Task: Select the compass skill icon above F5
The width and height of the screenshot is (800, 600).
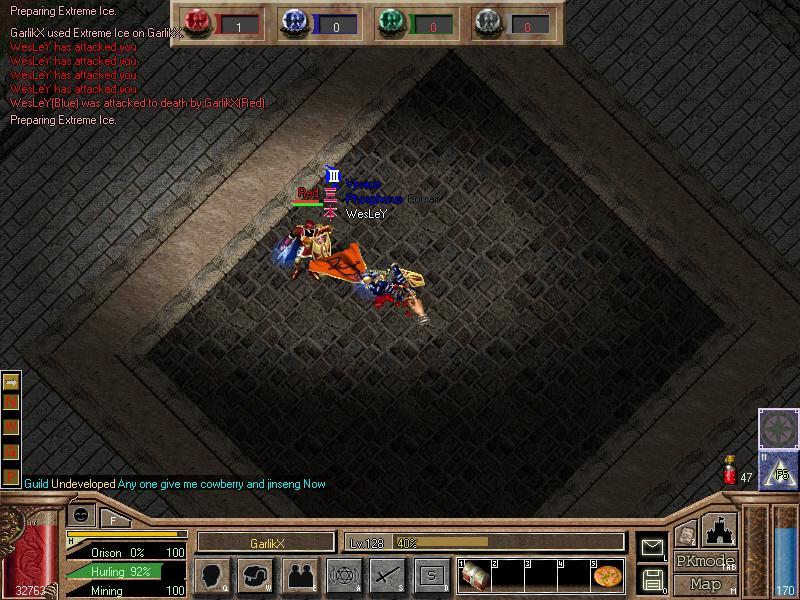Action: click(x=778, y=429)
